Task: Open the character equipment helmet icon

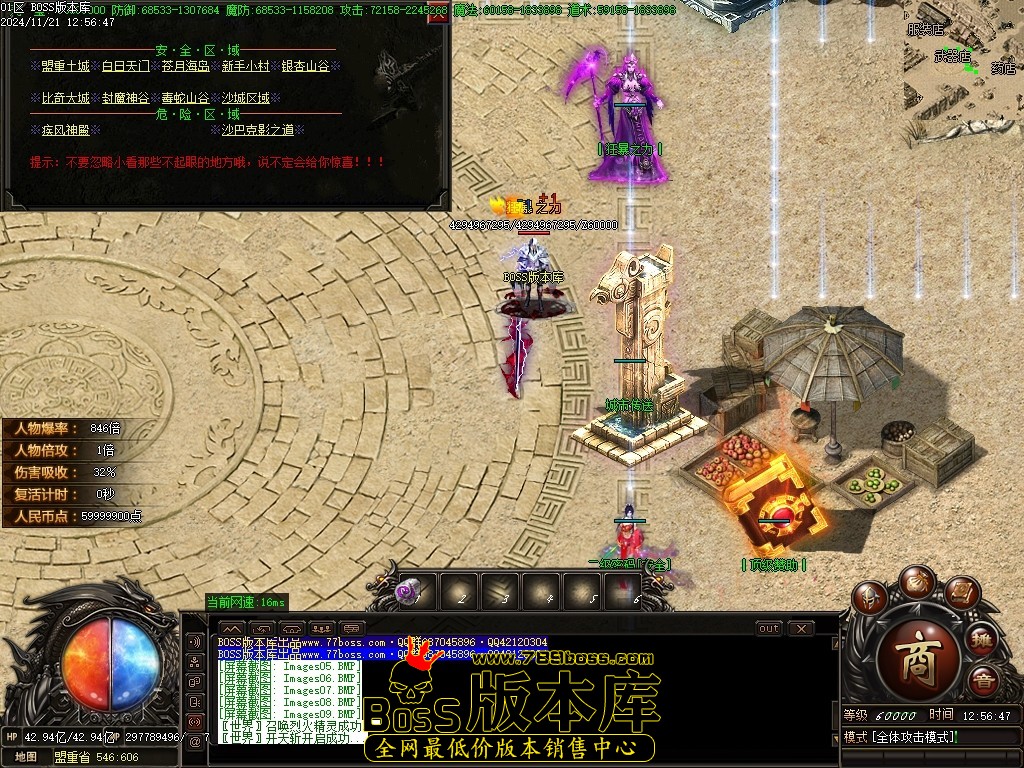Action: pyautogui.click(x=870, y=598)
